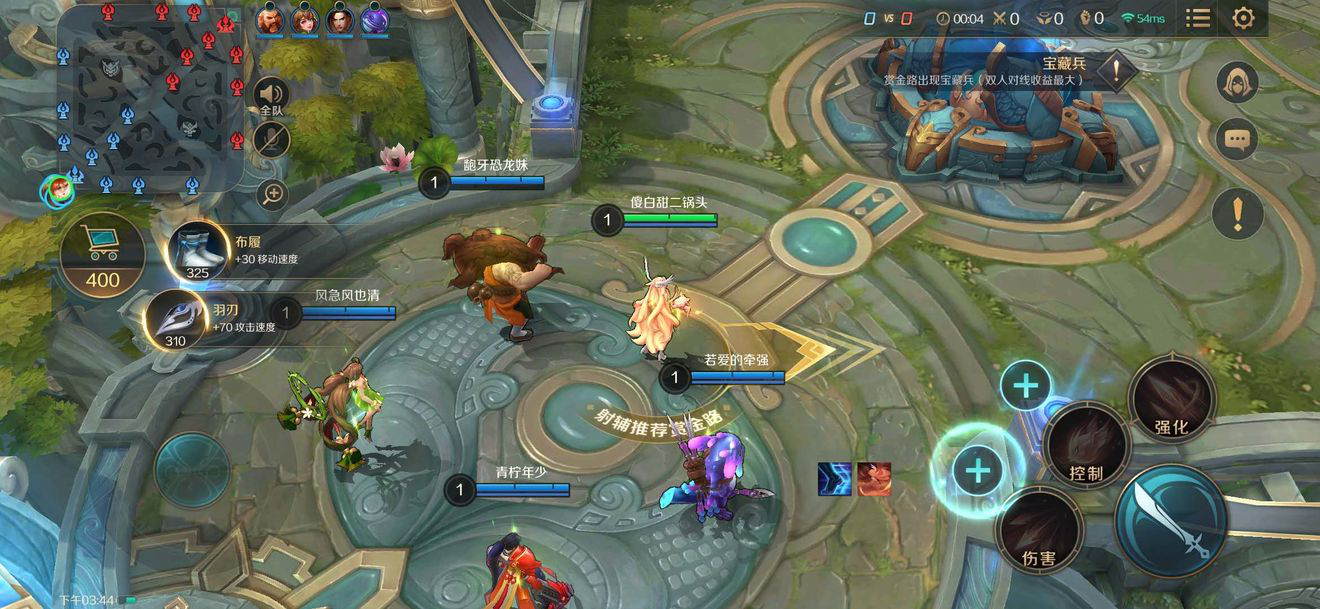Toggle the microphone button

point(271,139)
